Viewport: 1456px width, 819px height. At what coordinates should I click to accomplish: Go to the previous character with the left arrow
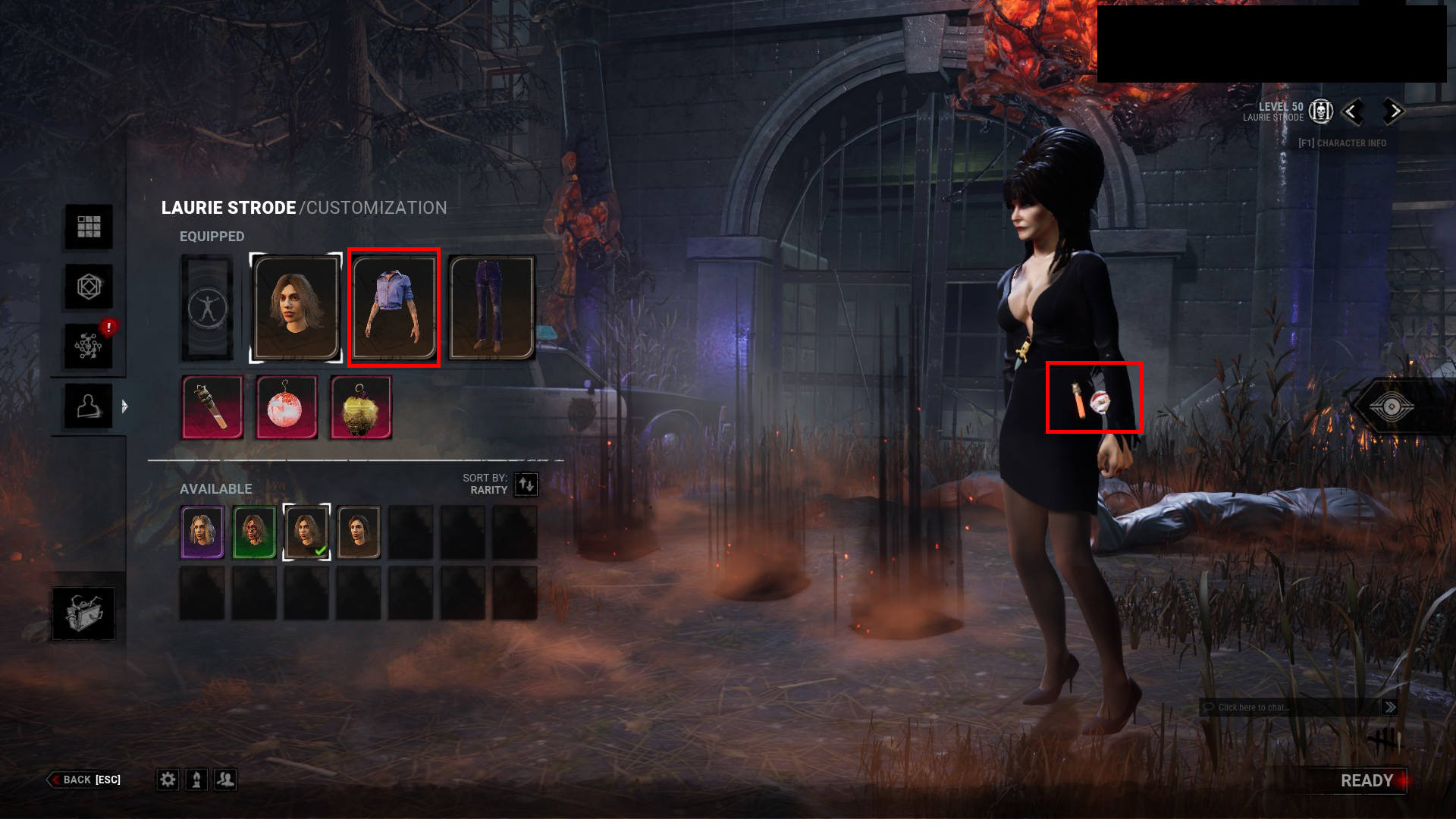click(1353, 111)
